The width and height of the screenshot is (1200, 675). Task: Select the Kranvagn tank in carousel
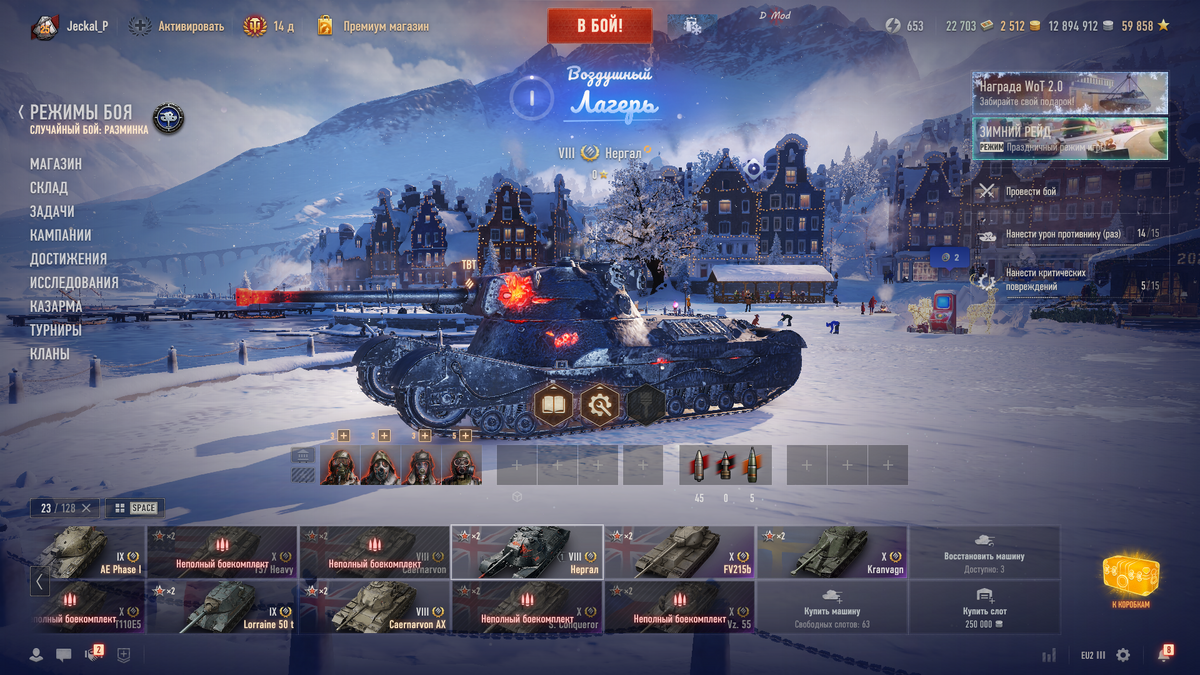point(832,552)
